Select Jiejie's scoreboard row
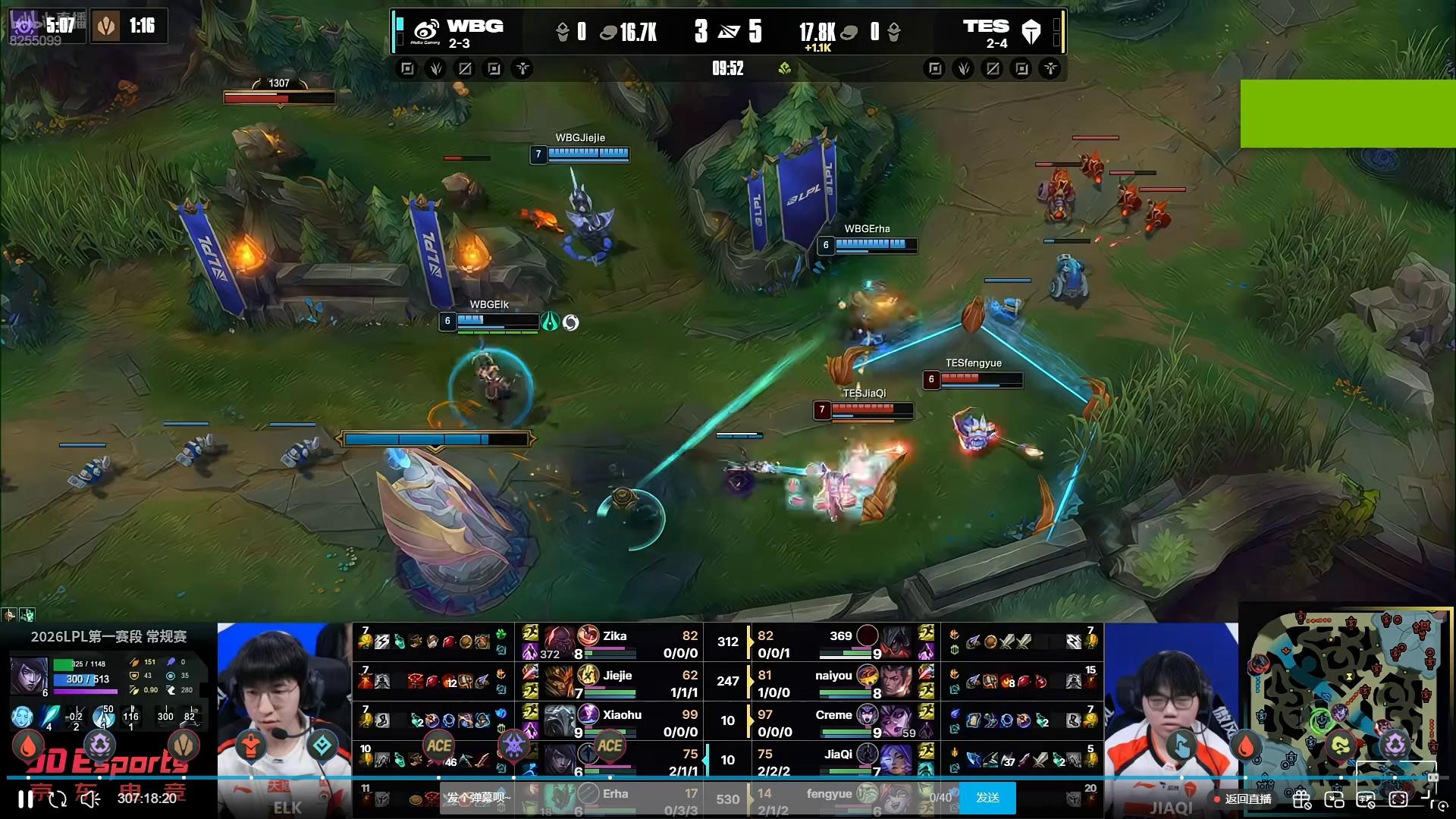 614,682
